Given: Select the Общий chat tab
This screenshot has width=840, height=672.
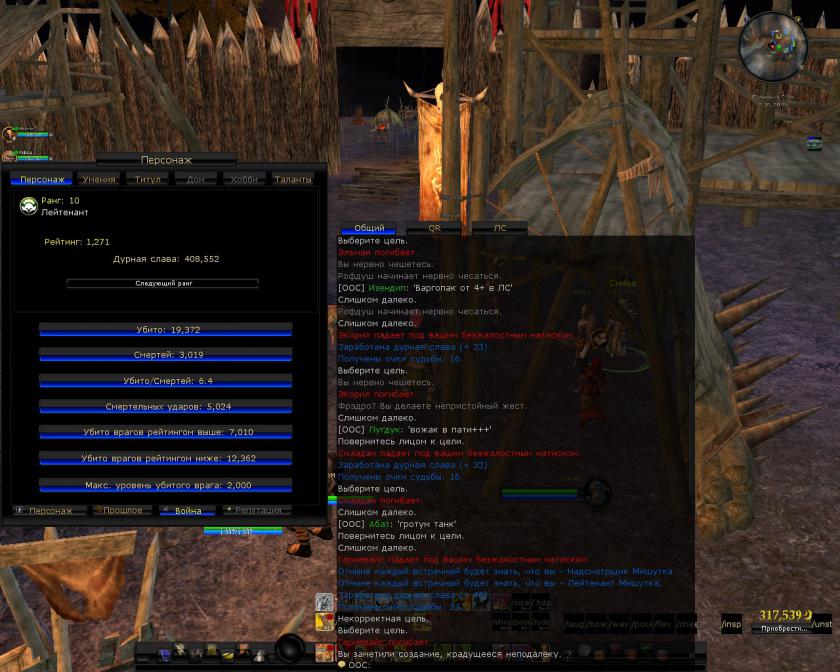Looking at the screenshot, I should pyautogui.click(x=369, y=228).
